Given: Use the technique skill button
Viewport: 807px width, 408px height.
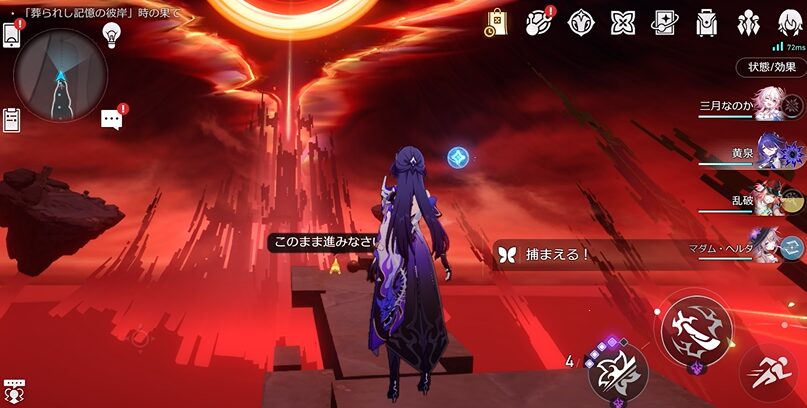Looking at the screenshot, I should click(614, 372).
